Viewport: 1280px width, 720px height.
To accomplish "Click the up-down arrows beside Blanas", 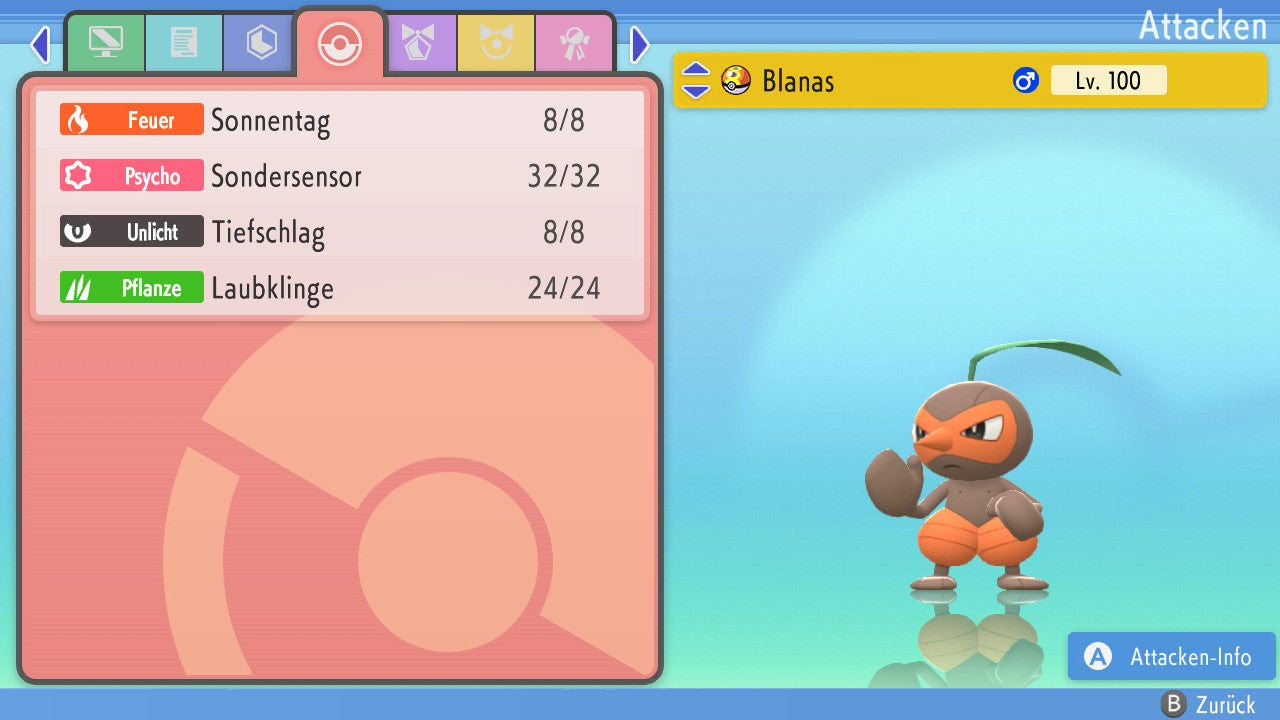I will tap(696, 80).
